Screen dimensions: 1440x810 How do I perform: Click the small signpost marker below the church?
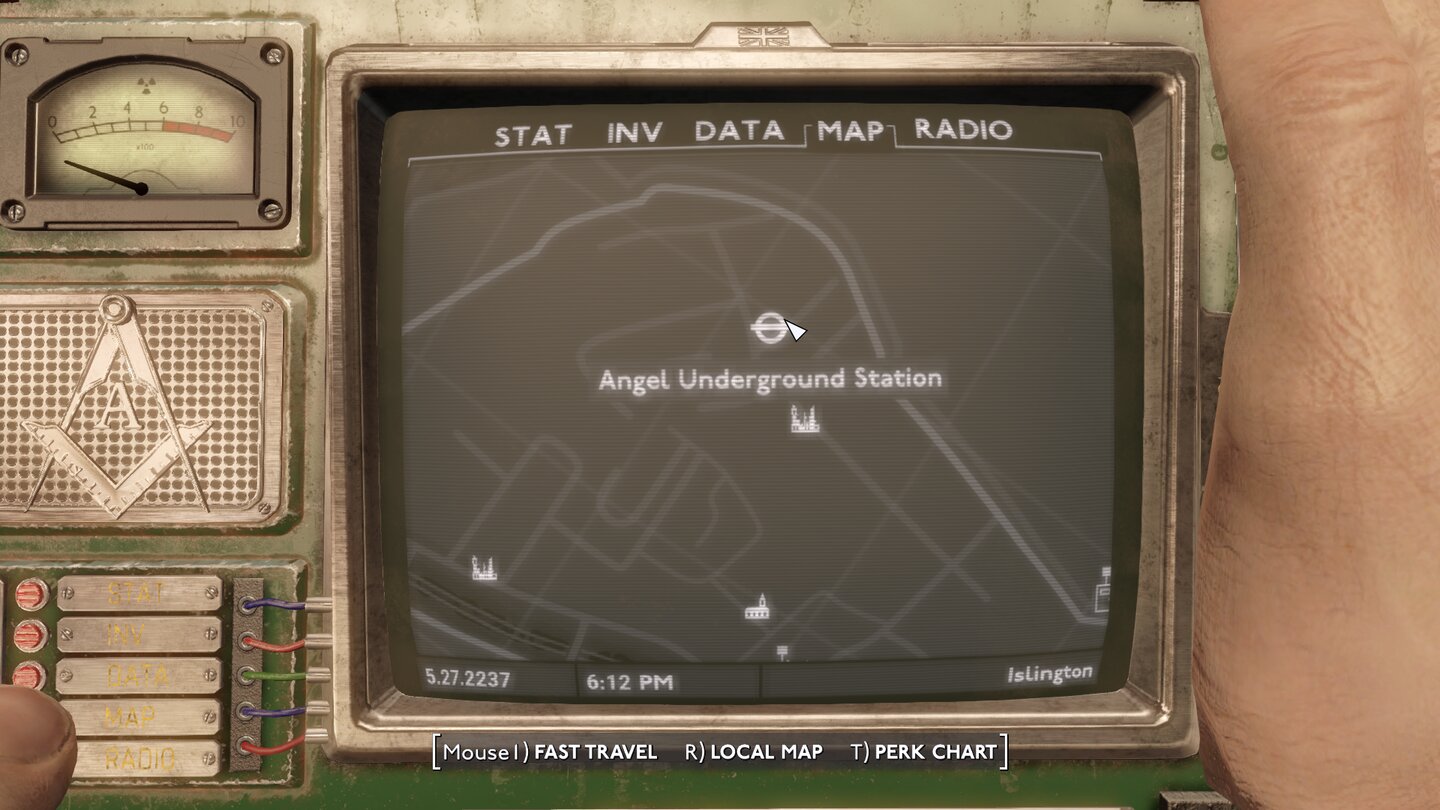coord(783,651)
